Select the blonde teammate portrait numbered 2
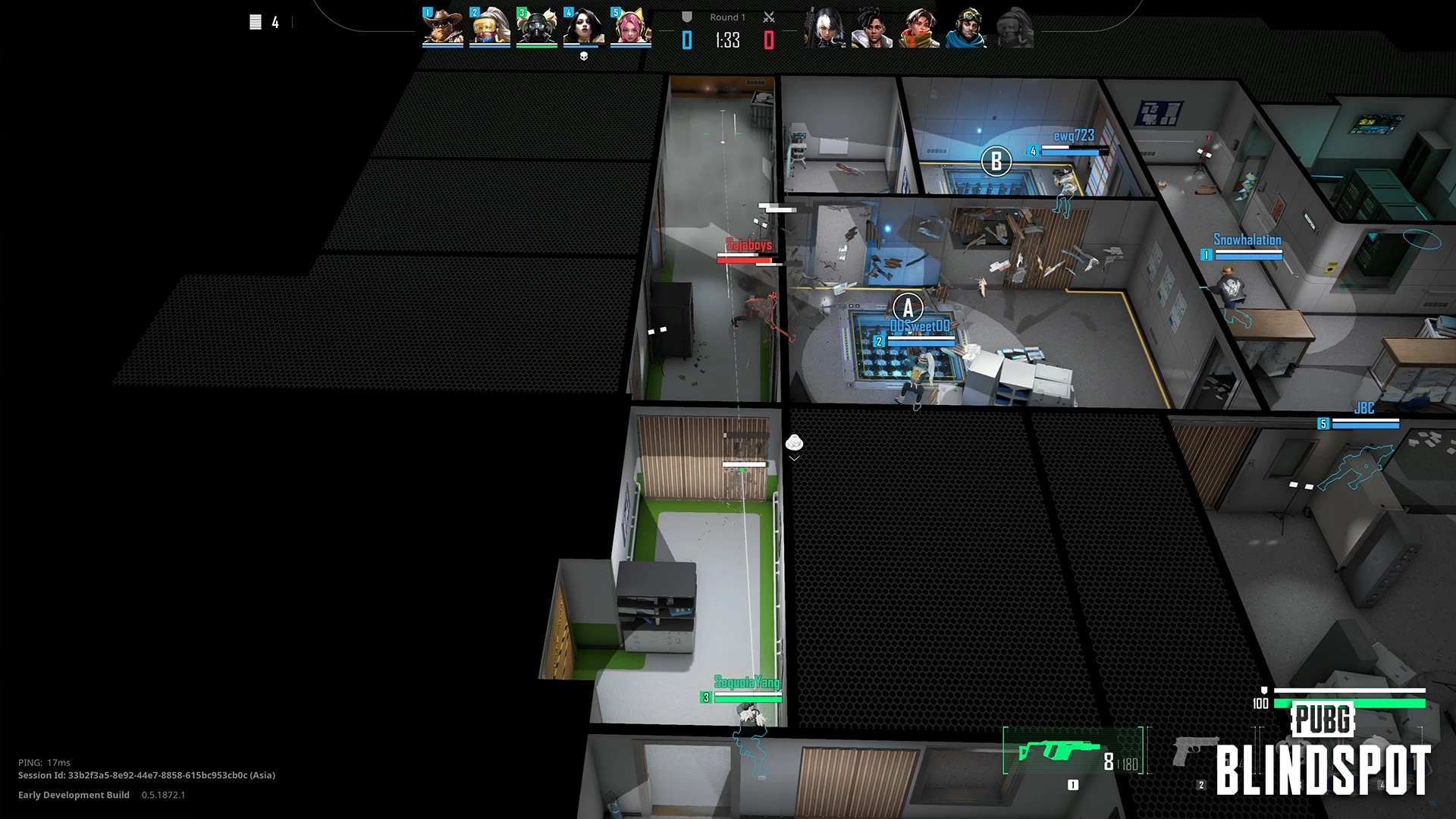 [x=490, y=27]
